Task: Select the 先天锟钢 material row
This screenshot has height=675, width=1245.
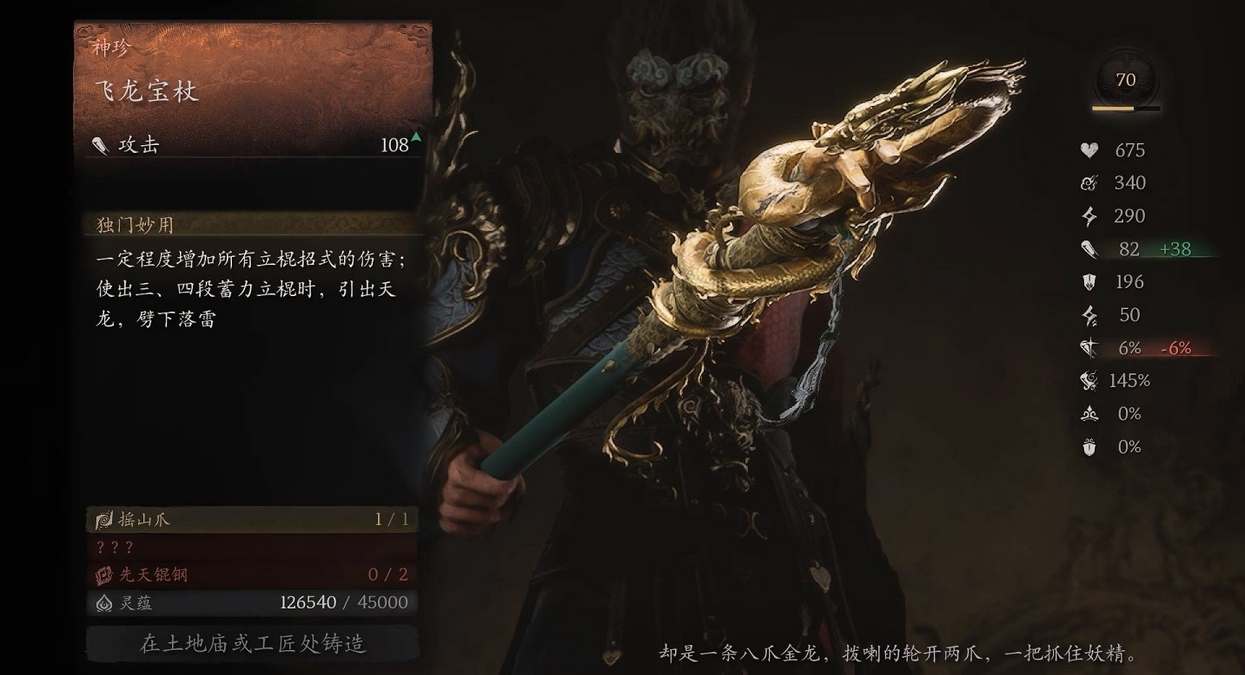Action: 252,574
